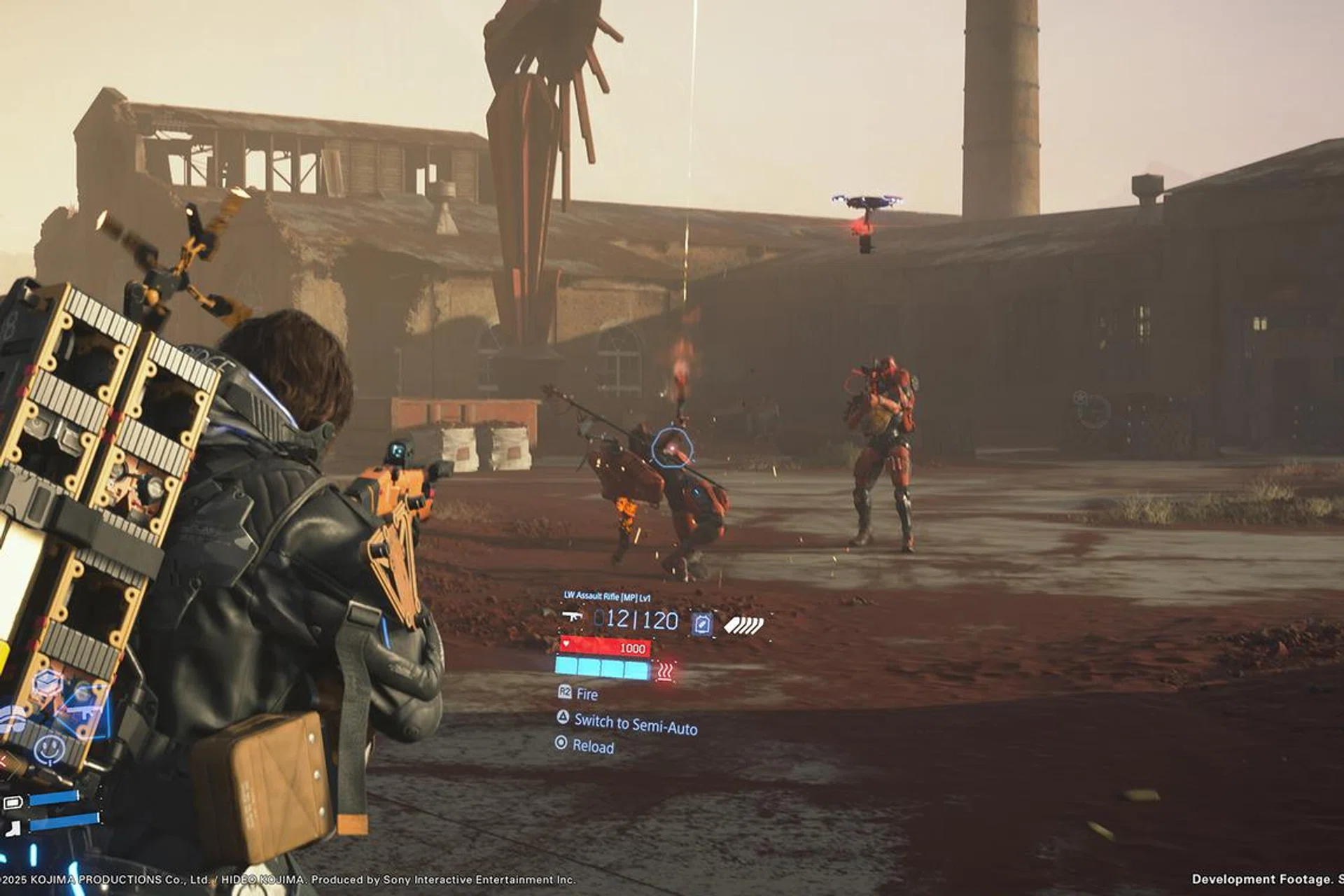Select the assault rifle weapon icon

[572, 617]
